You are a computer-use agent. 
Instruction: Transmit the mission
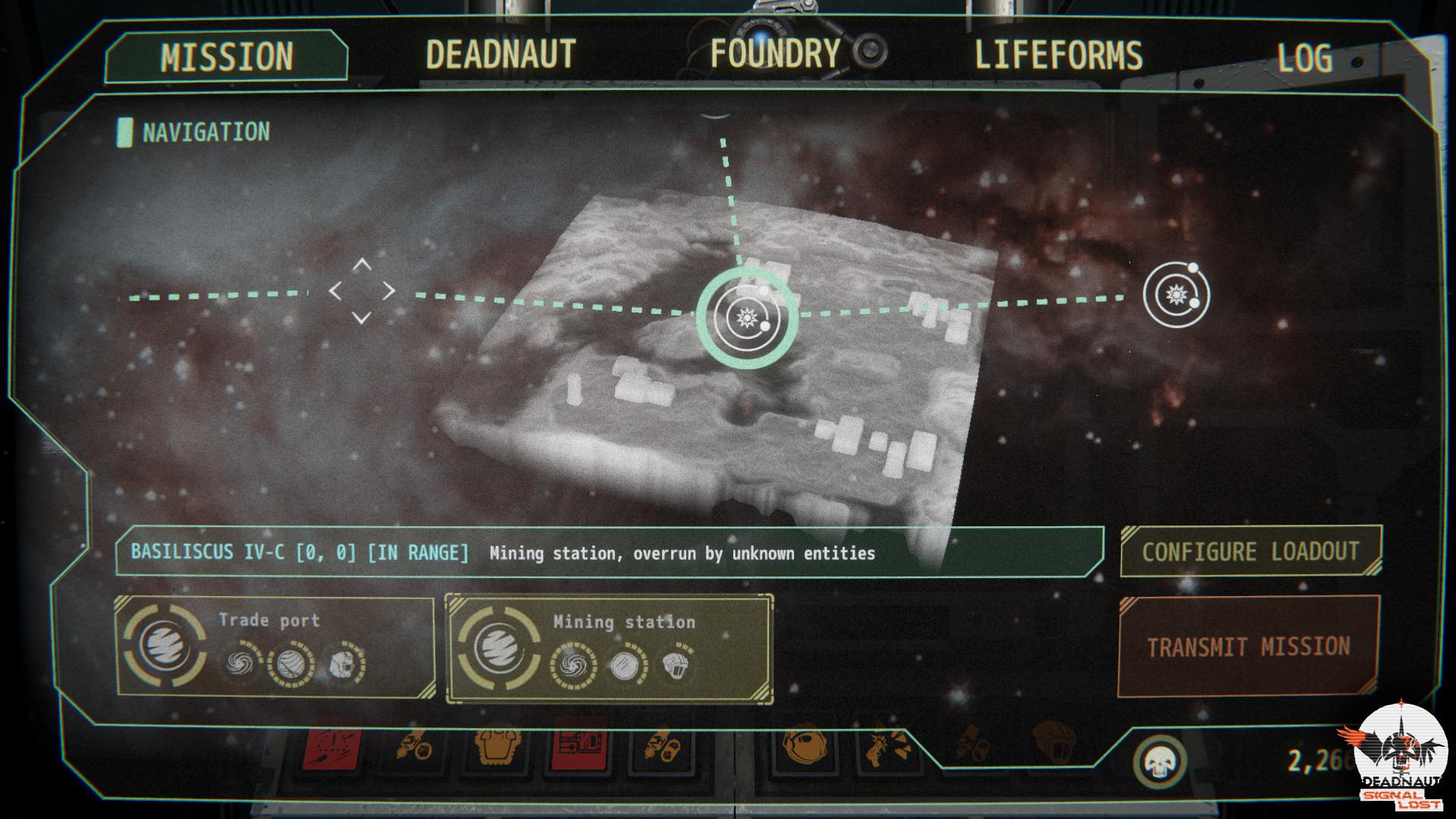coord(1248,647)
